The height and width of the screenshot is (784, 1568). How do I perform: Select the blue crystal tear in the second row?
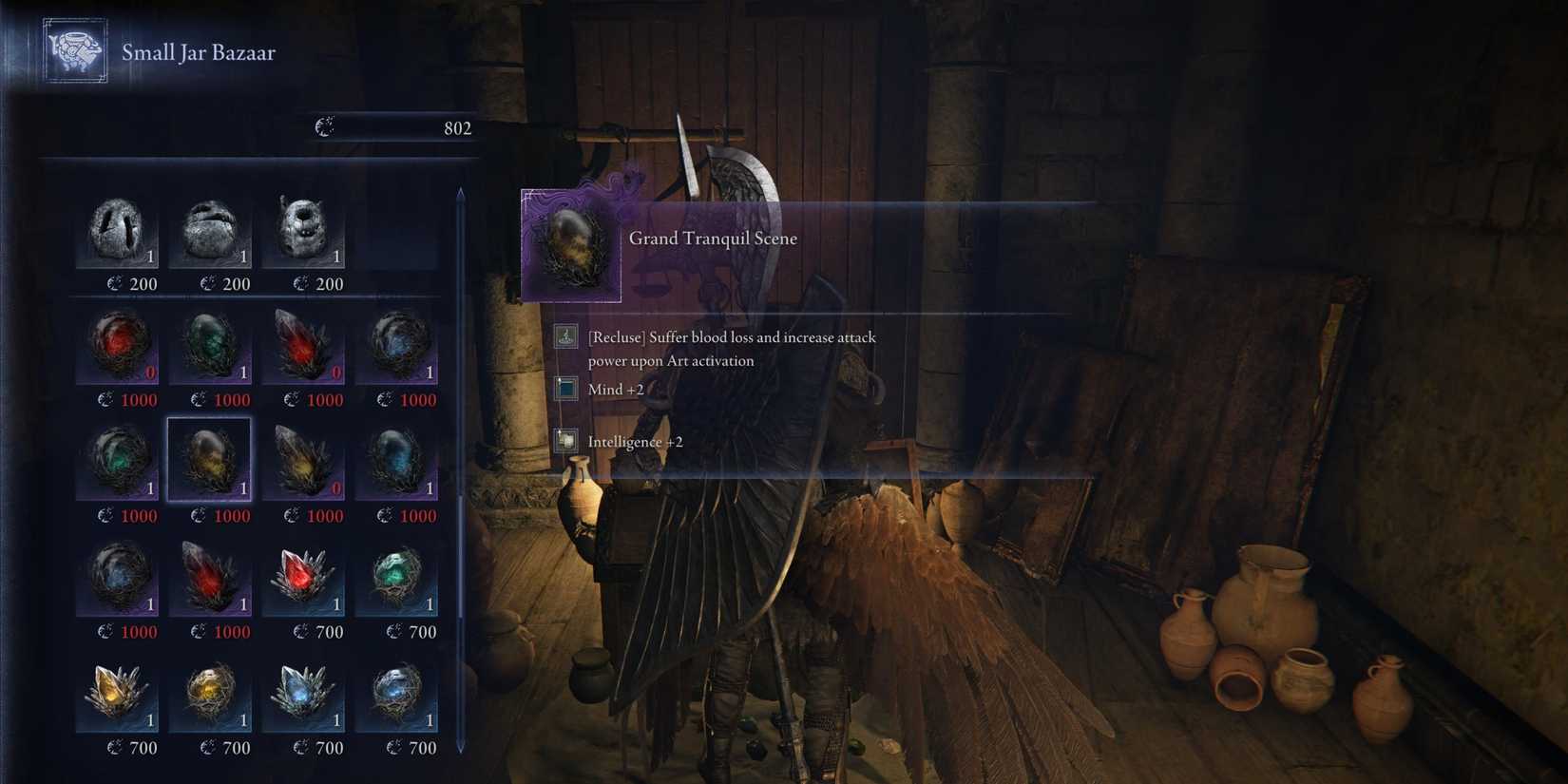click(398, 345)
